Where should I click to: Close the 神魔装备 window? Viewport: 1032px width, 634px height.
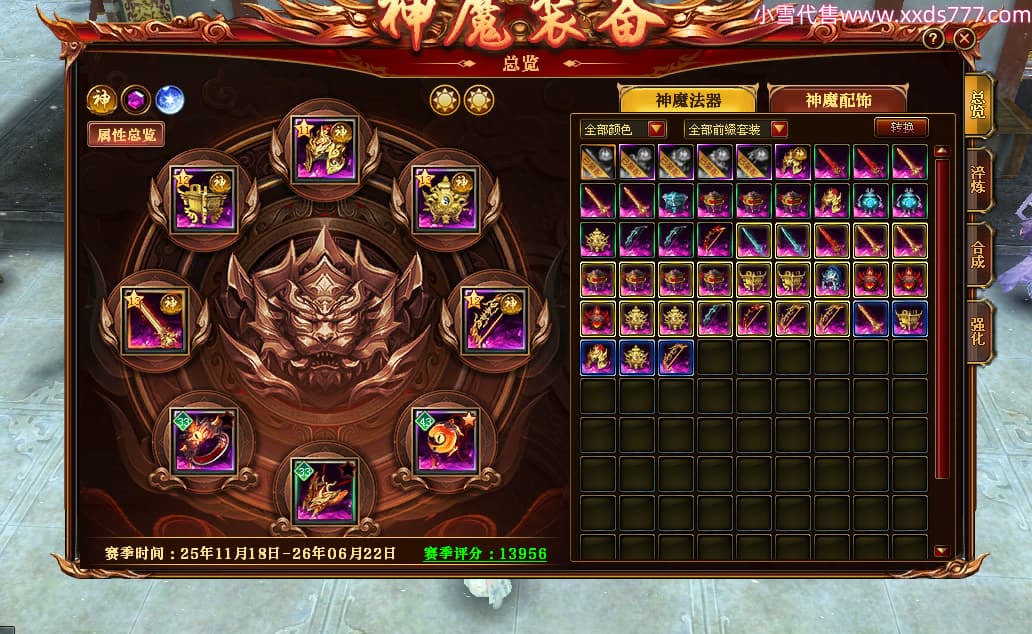pos(964,39)
